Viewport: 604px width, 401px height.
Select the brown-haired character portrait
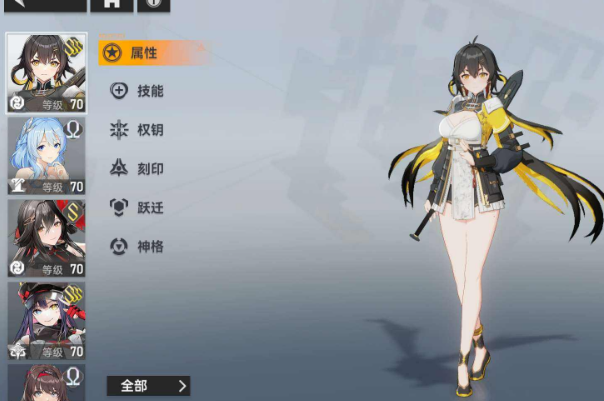[46, 383]
